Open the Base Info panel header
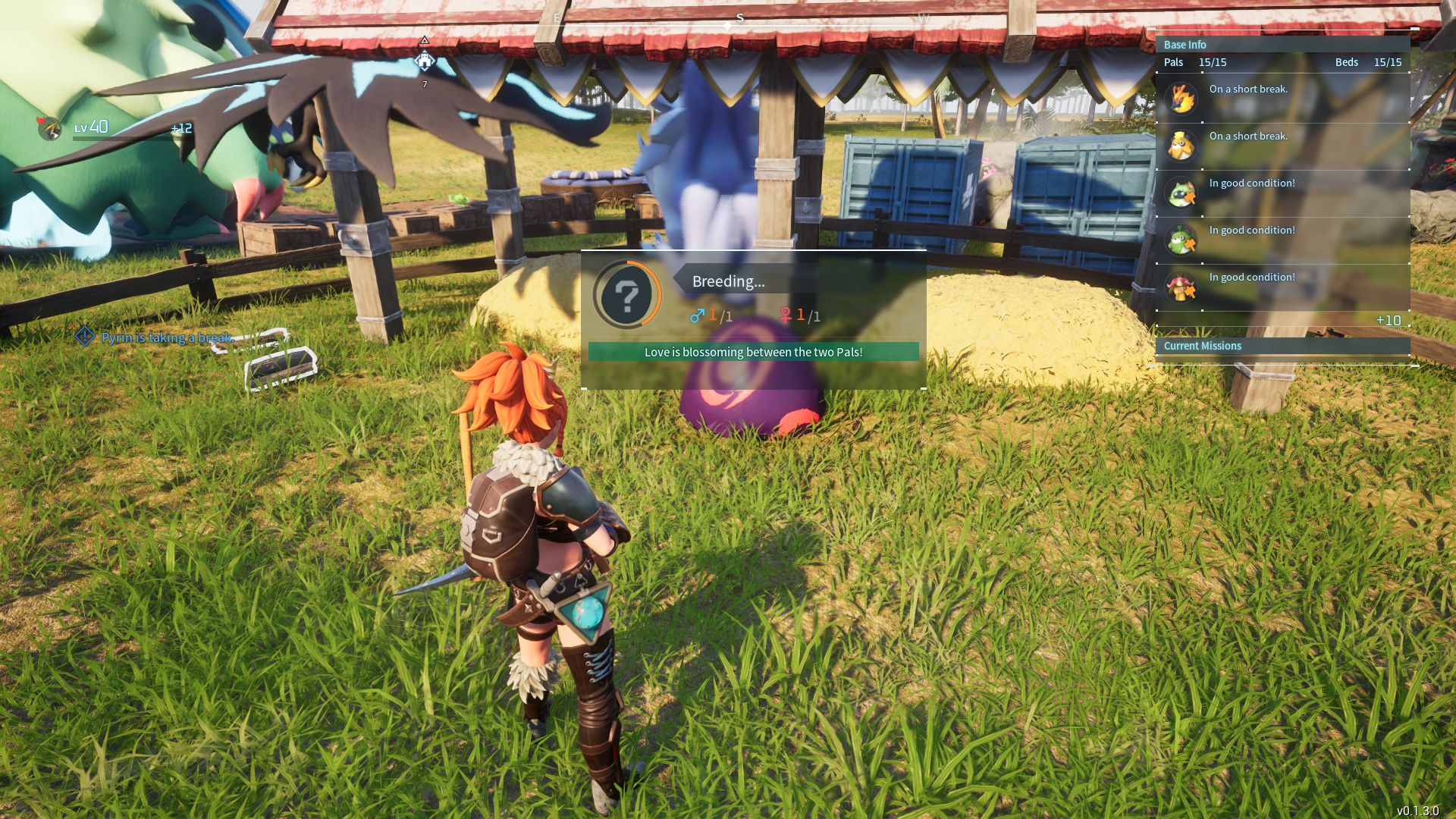 tap(1185, 45)
